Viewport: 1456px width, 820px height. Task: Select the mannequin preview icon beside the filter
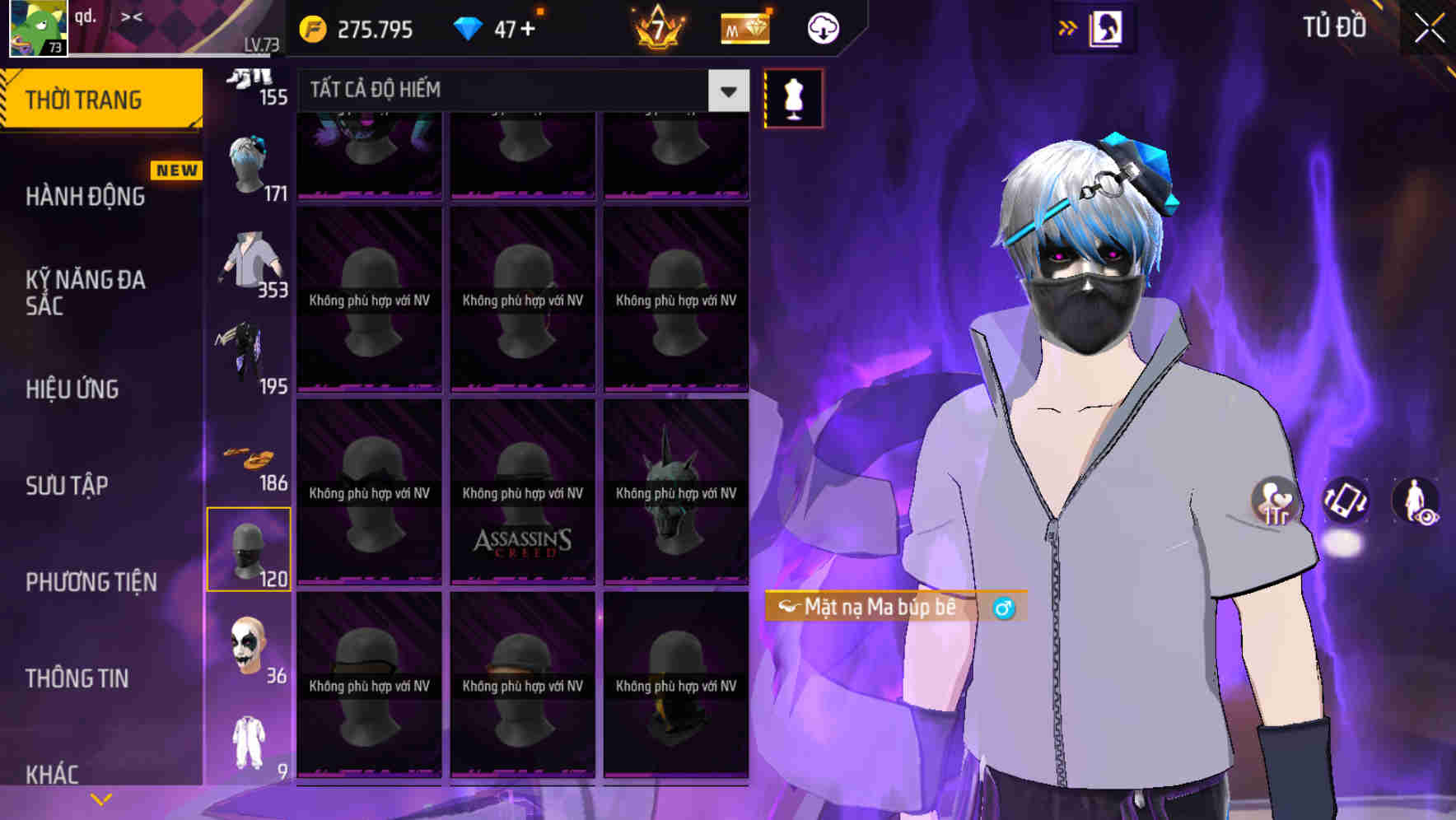793,97
